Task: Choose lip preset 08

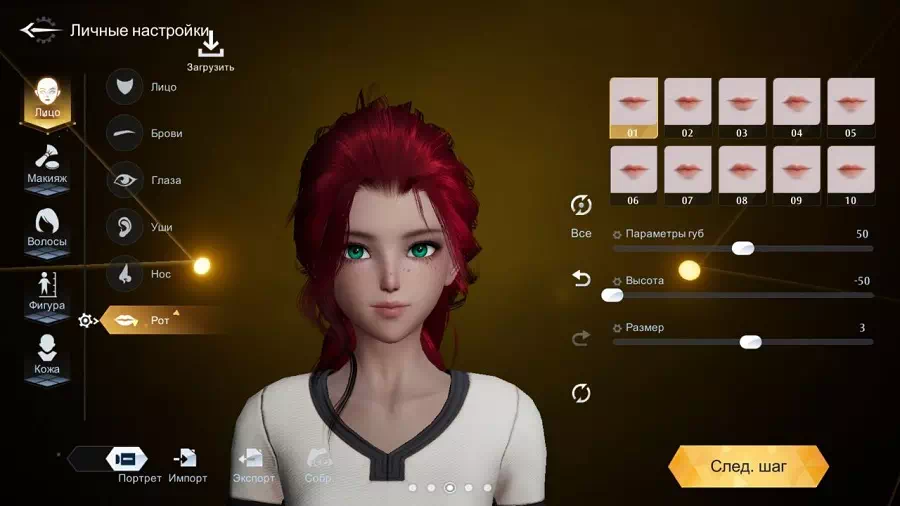Action: 741,175
